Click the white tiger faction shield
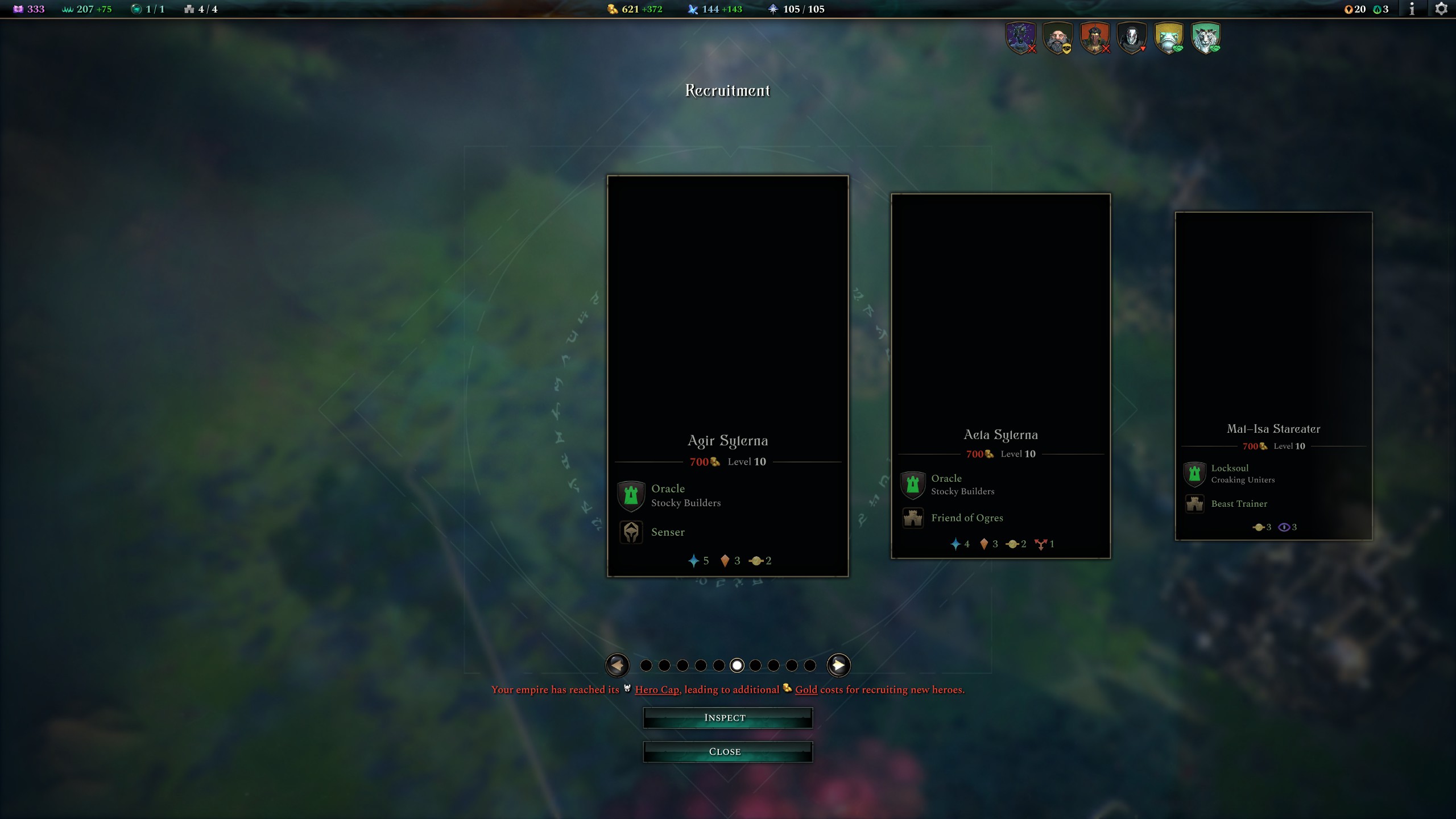 pyautogui.click(x=1206, y=38)
